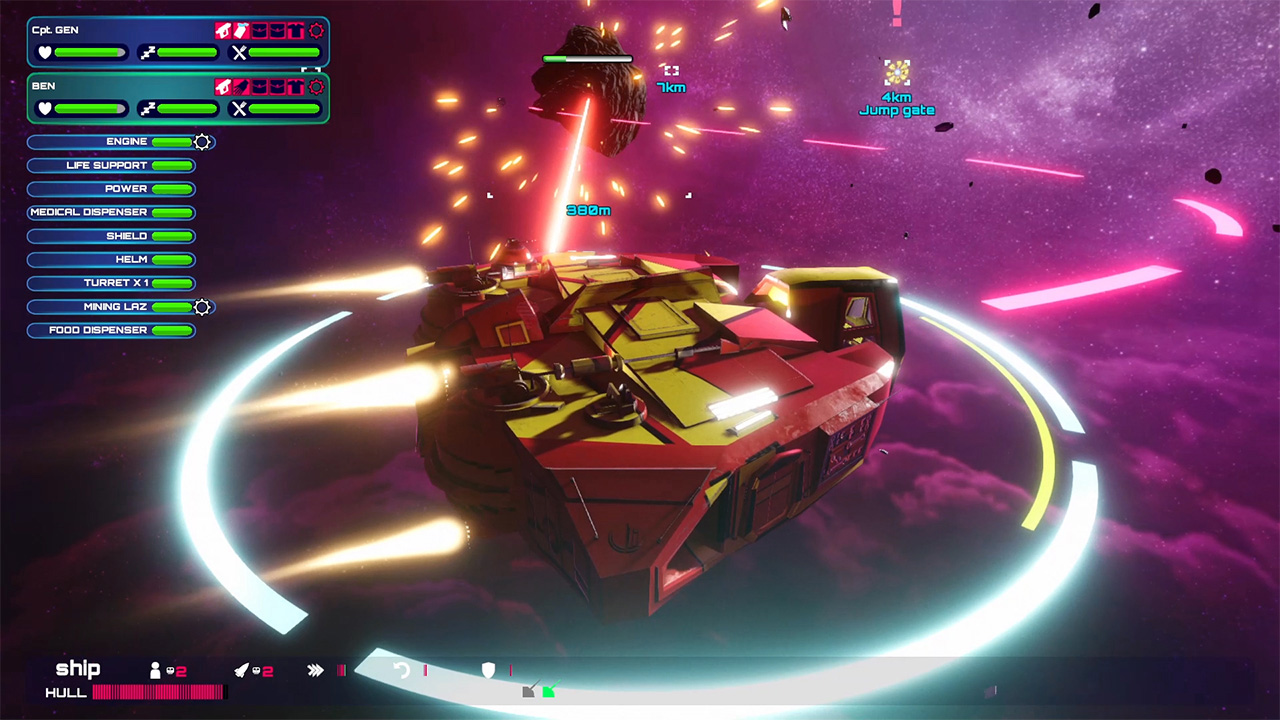Viewport: 1280px width, 720px height.
Task: Select Cpt. GEN's pistol weapon icon
Action: pos(222,30)
